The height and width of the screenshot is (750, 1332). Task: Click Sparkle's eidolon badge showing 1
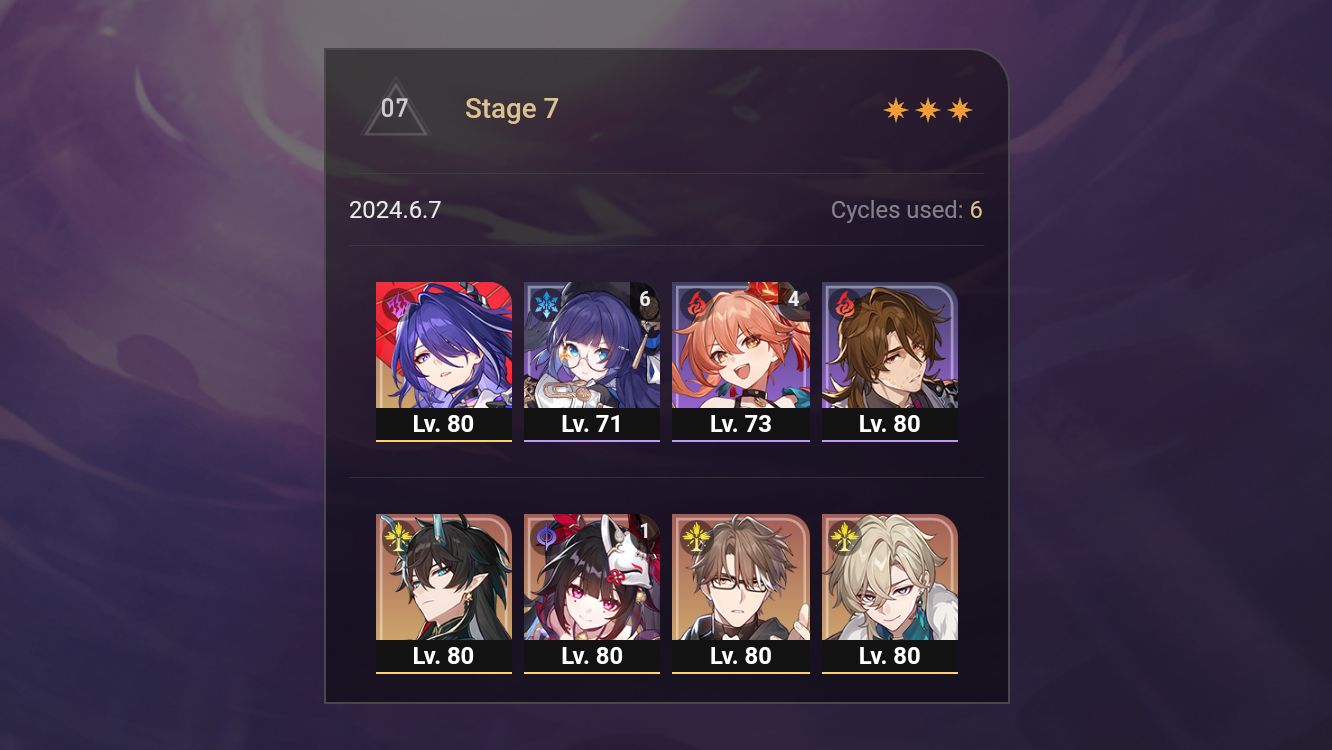point(646,529)
